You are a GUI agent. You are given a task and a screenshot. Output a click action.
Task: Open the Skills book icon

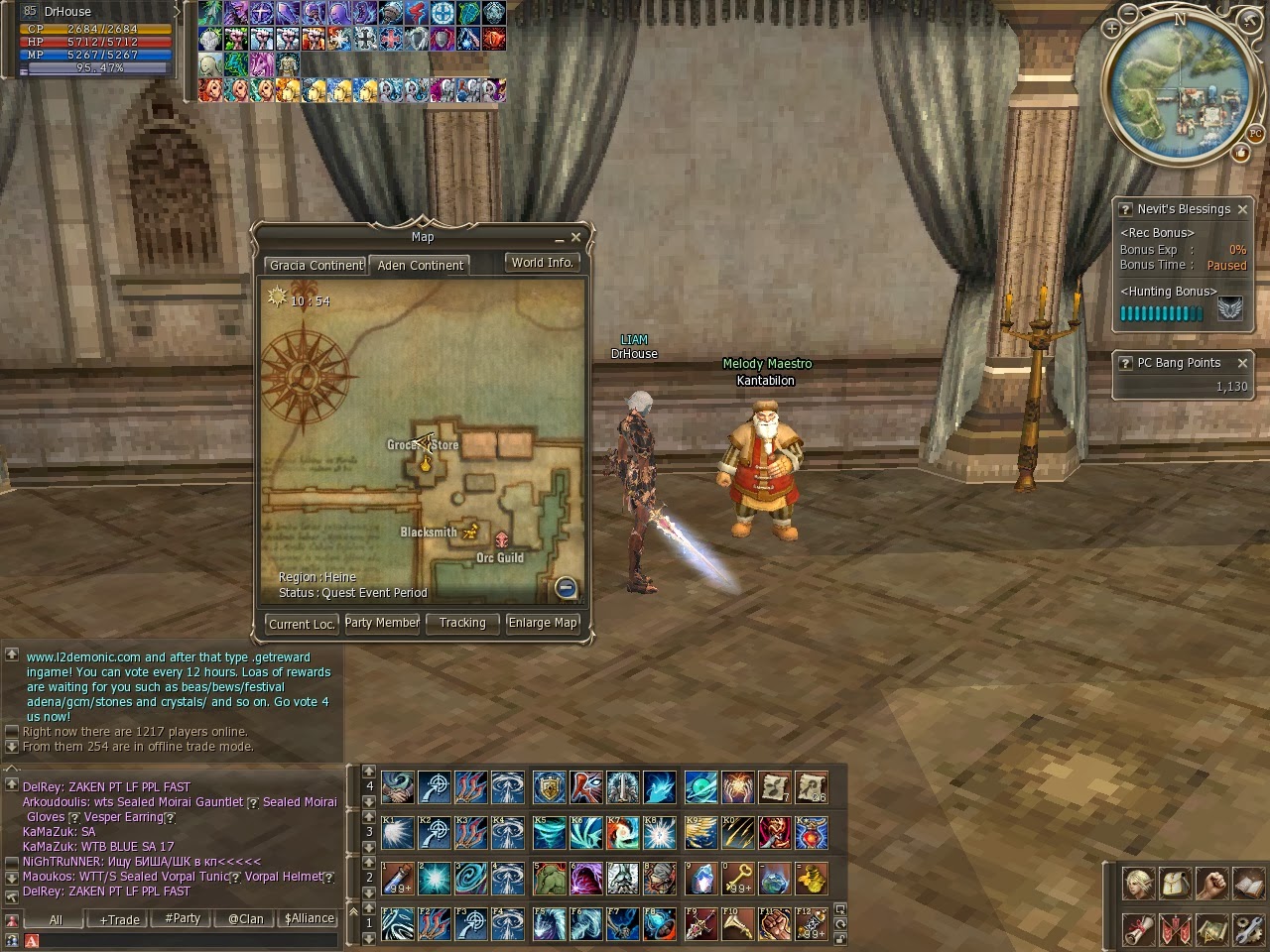(x=1248, y=884)
